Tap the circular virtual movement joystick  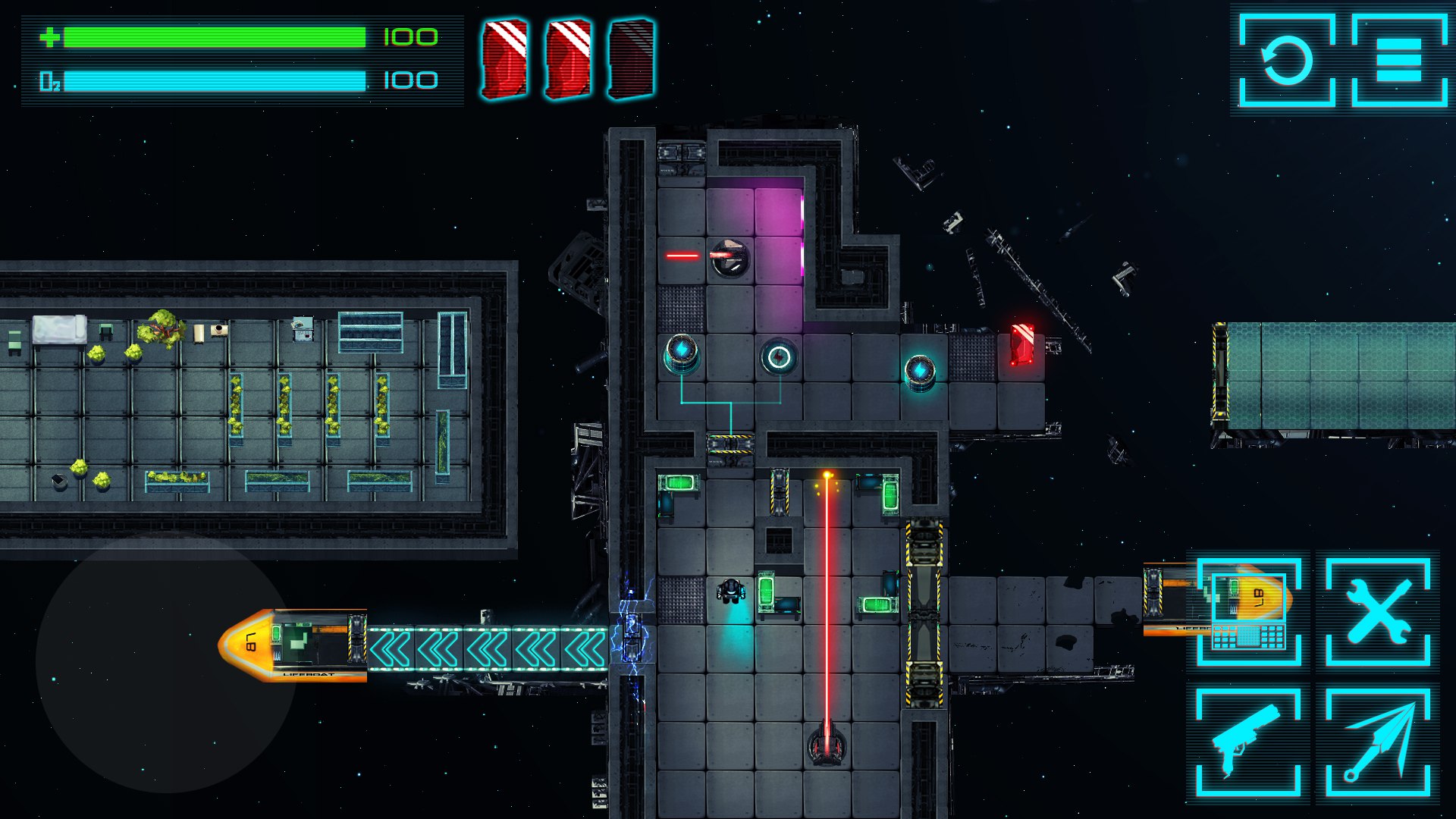point(166,663)
